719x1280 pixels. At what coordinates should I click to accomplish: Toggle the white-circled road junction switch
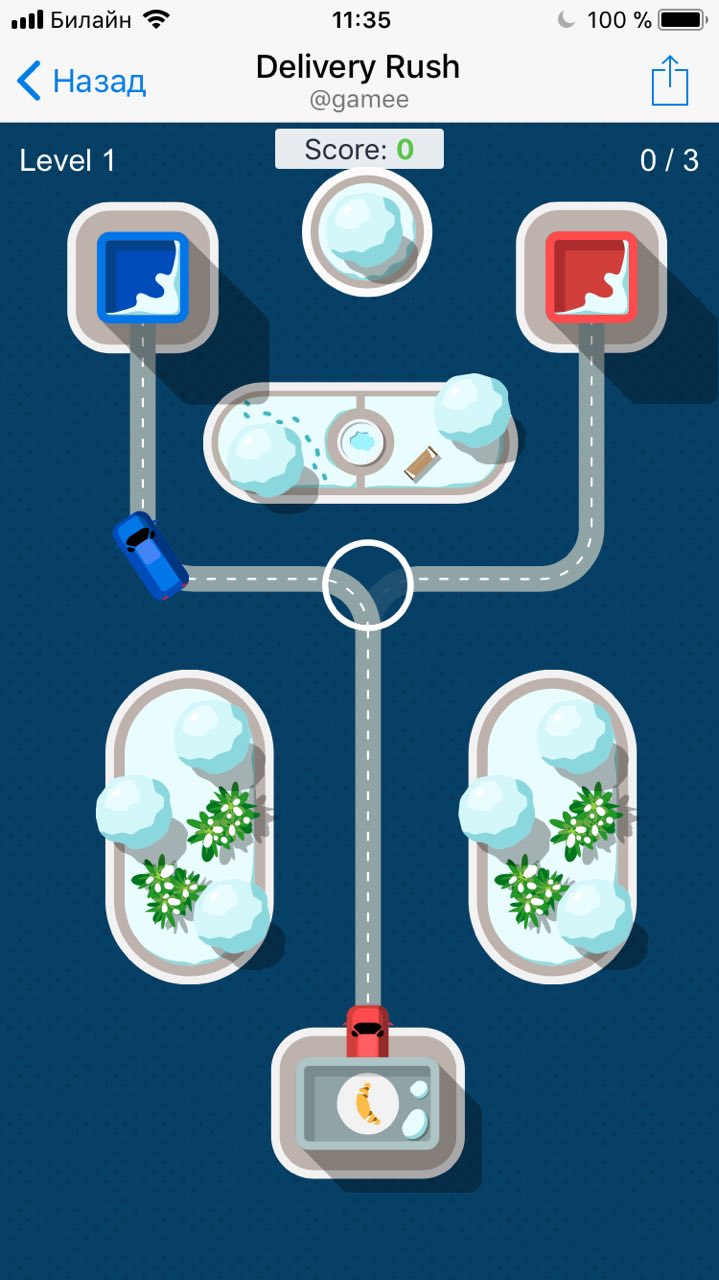click(x=368, y=585)
